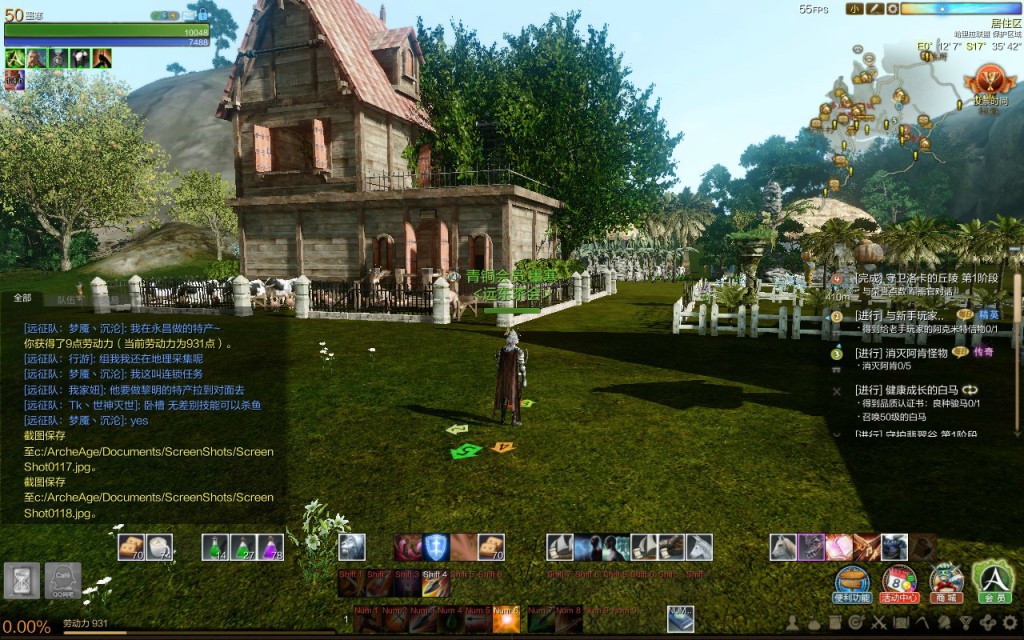Open the 商城 cash shop
The image size is (1024, 640).
946,580
